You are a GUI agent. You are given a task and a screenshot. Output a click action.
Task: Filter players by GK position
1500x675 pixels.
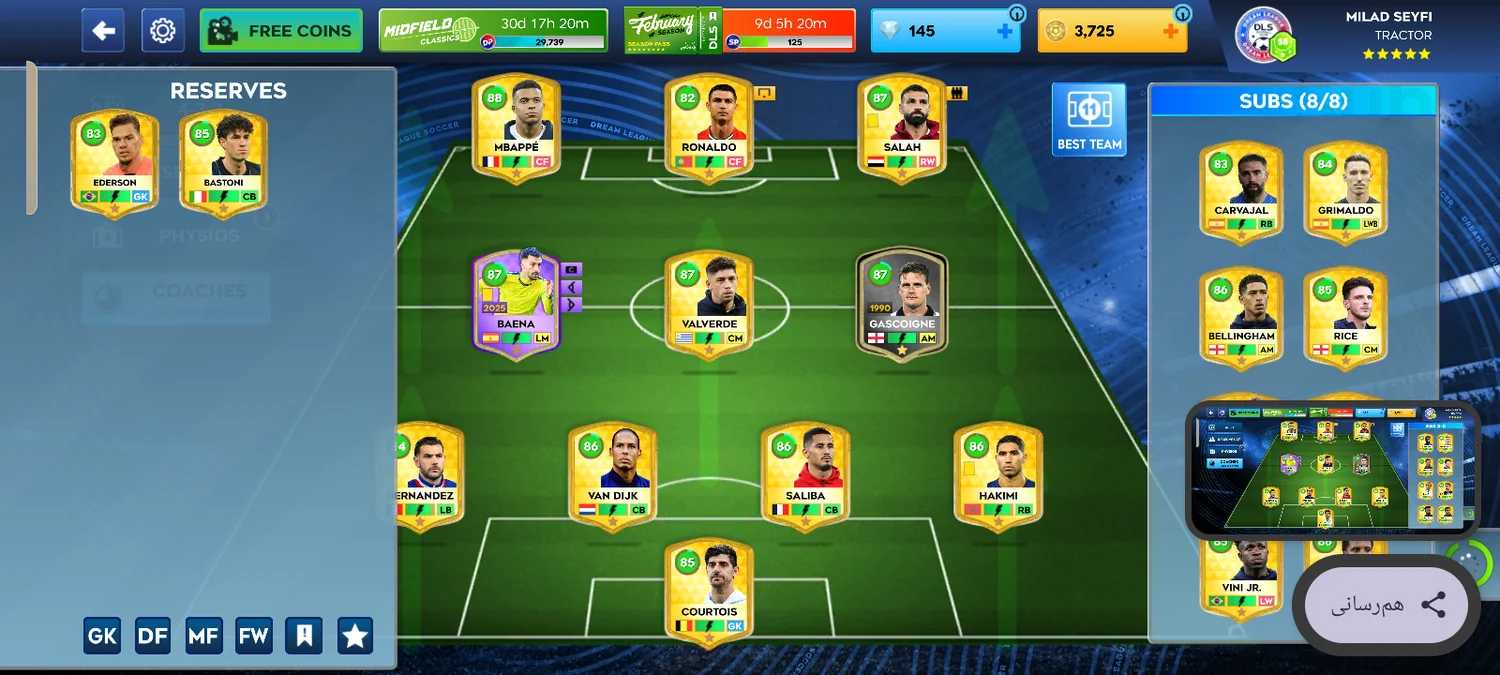pos(102,635)
